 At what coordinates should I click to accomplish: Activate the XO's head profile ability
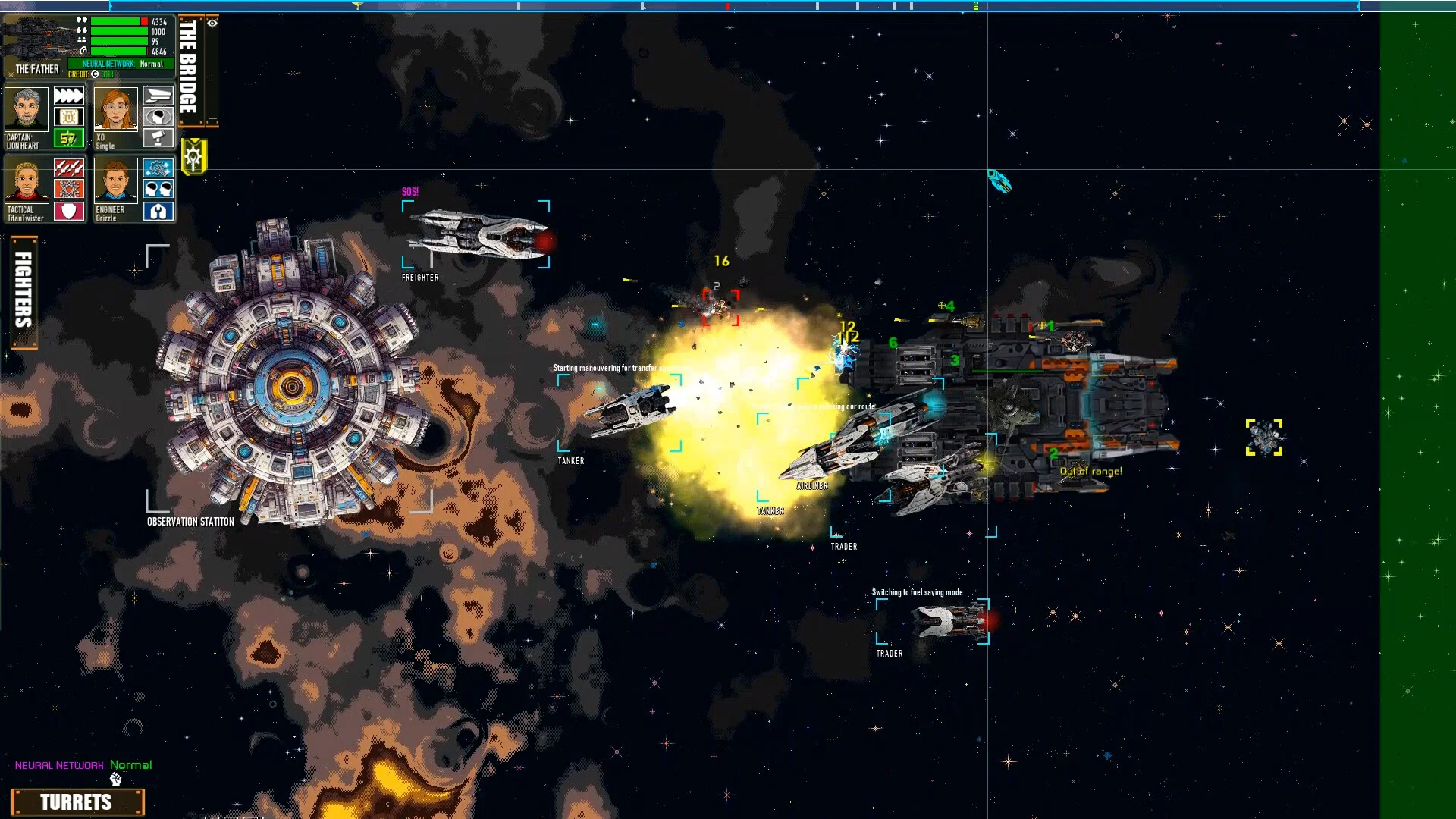158,117
